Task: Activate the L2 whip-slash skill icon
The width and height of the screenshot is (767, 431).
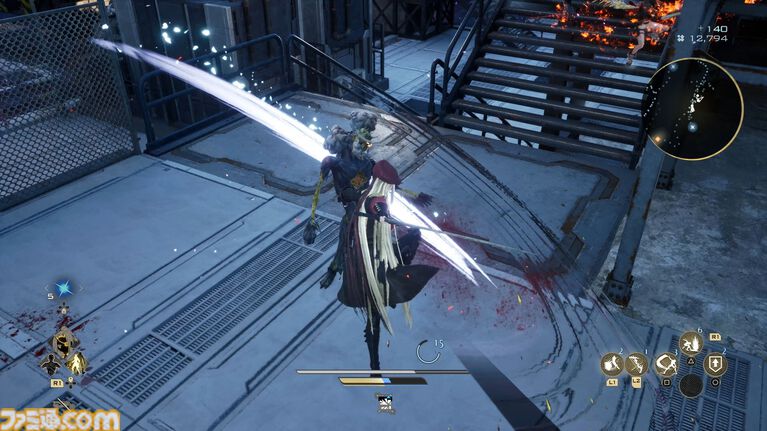Action: pos(637,365)
